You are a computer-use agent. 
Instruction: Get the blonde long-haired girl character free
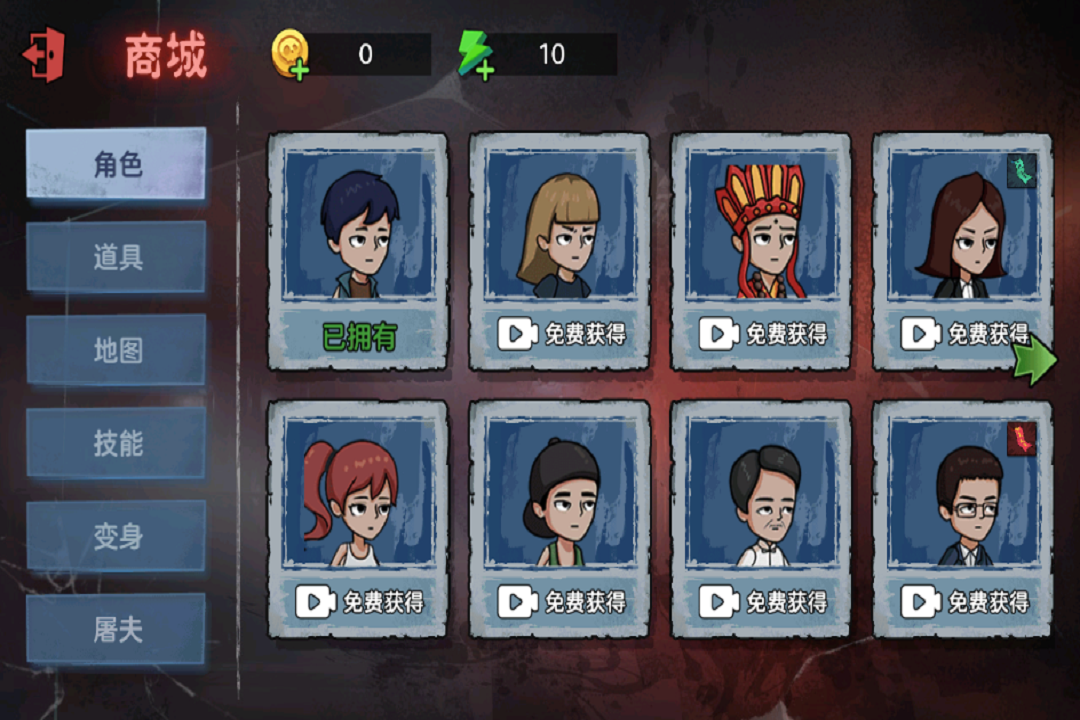pyautogui.click(x=560, y=334)
